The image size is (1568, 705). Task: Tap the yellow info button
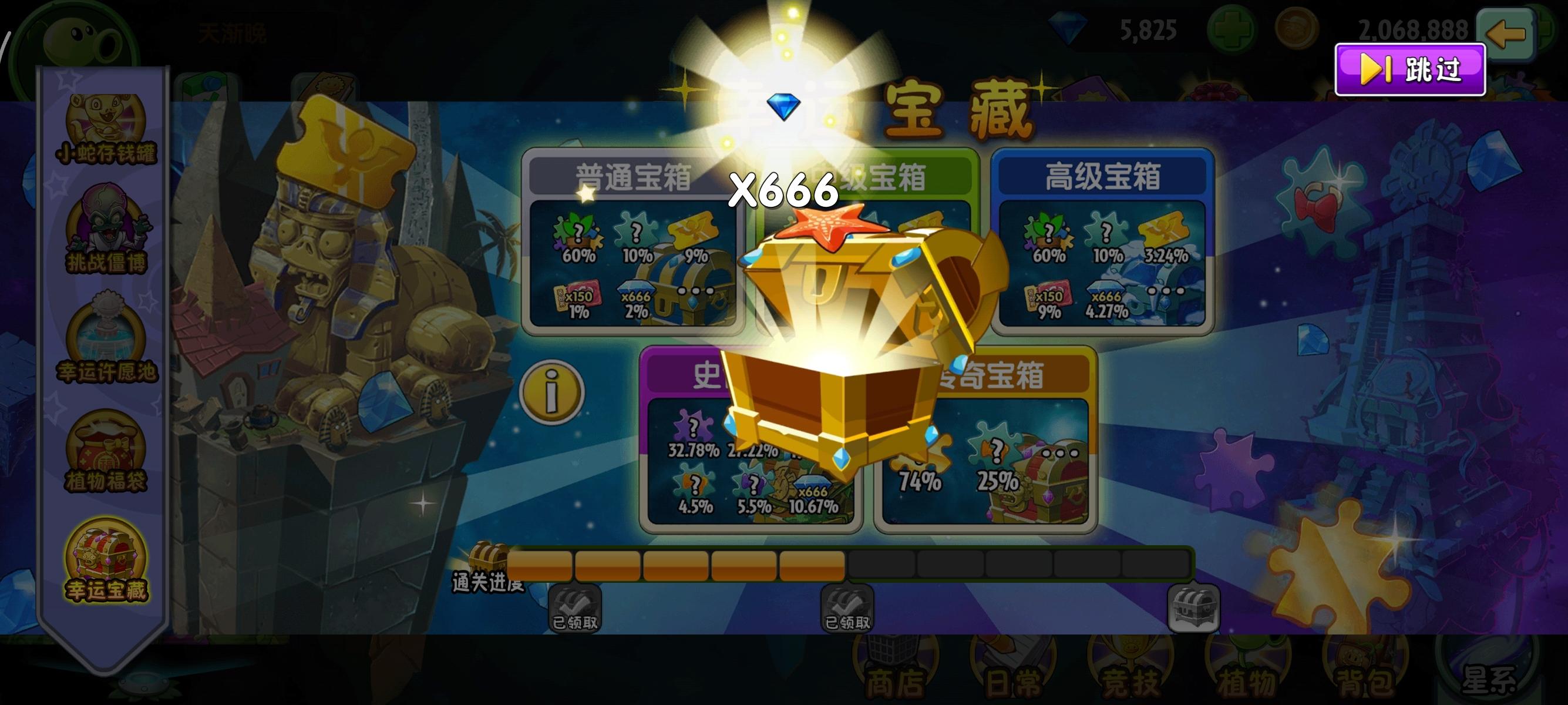553,391
